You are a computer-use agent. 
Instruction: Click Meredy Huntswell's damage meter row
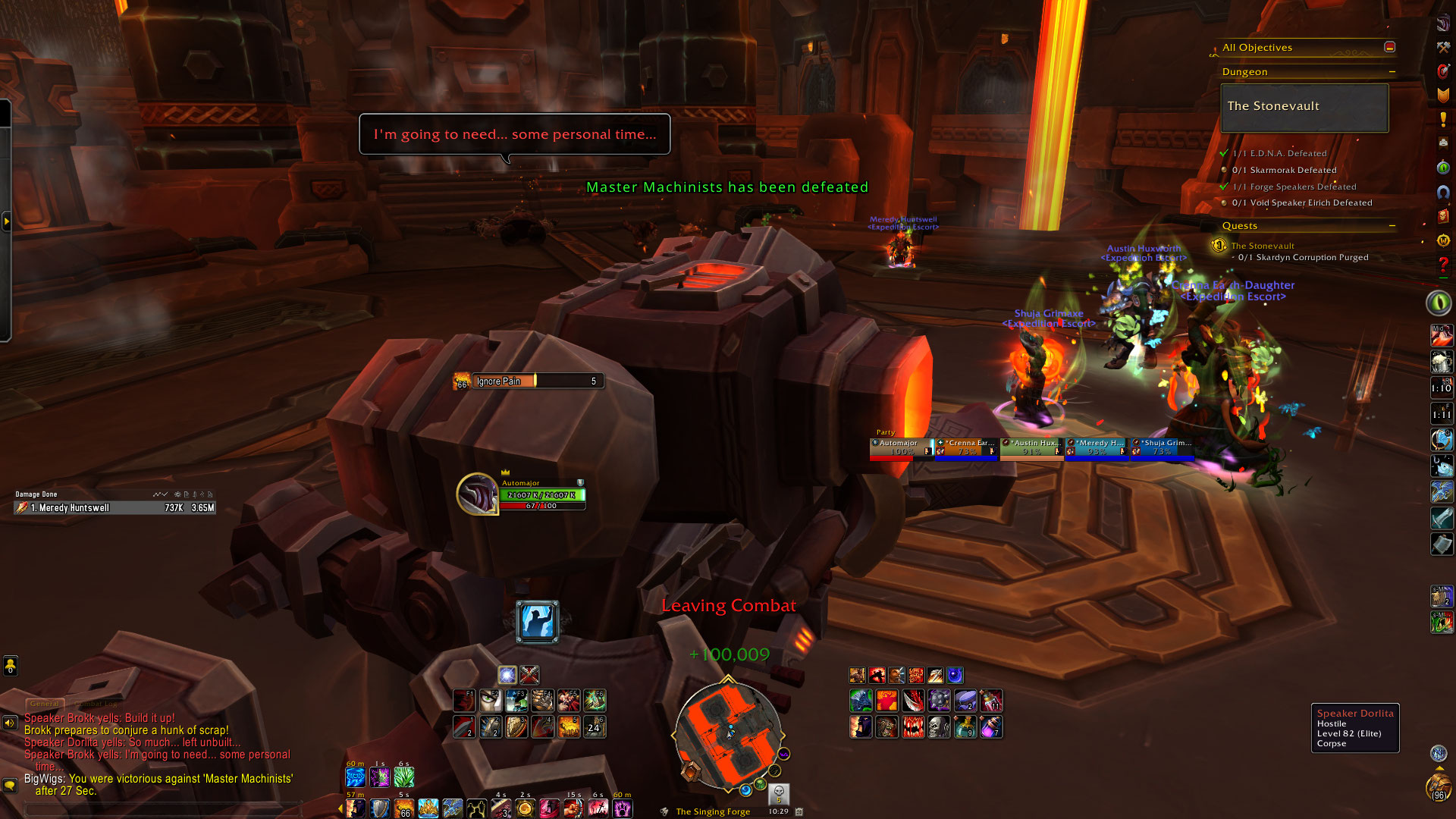click(115, 508)
